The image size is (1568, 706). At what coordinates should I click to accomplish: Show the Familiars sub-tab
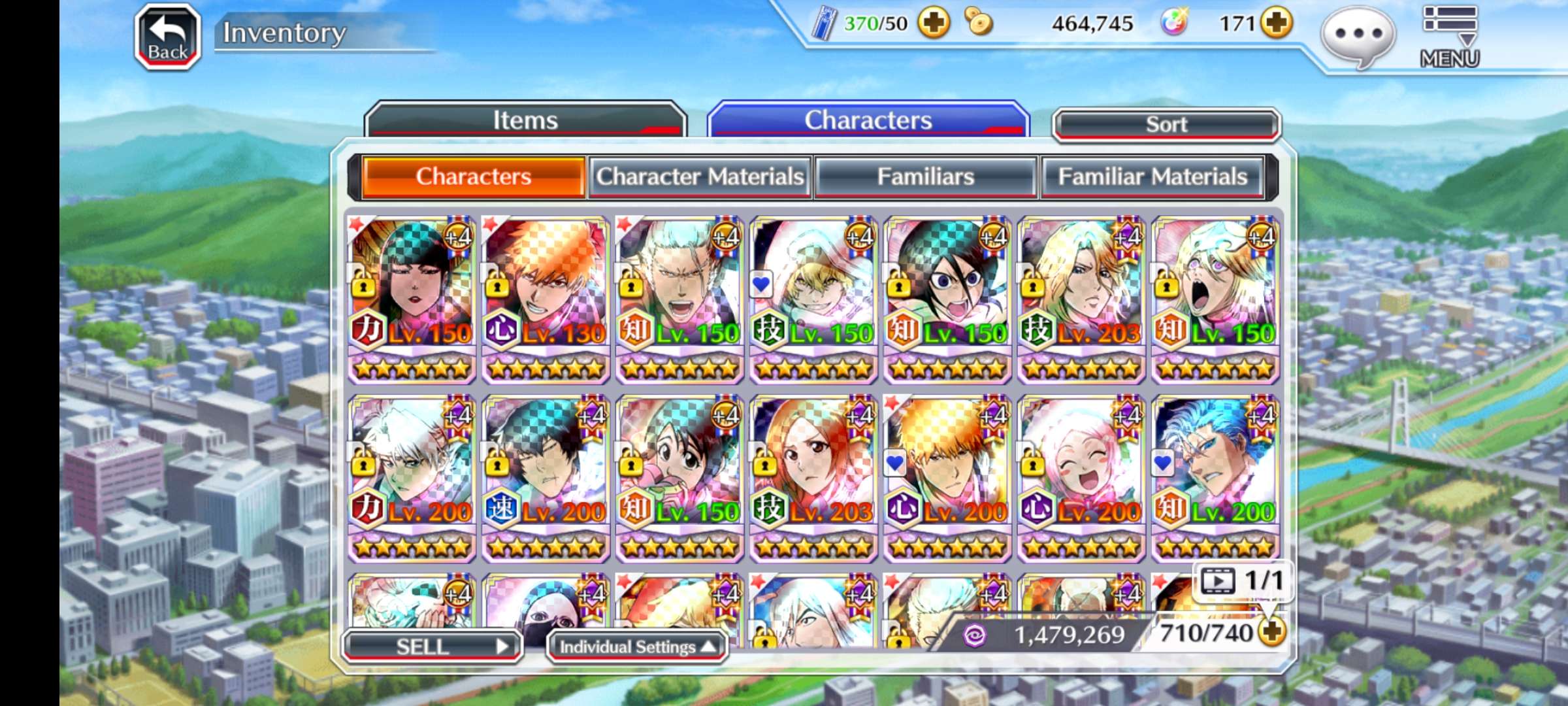pyautogui.click(x=925, y=176)
